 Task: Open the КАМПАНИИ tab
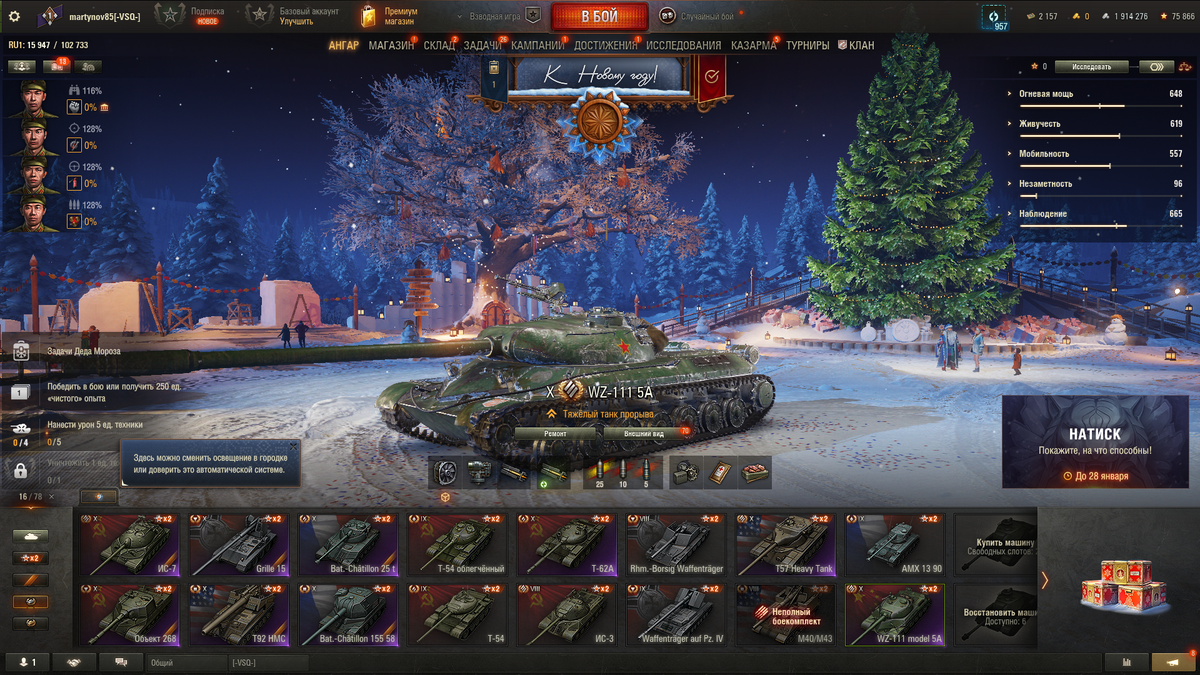click(538, 46)
